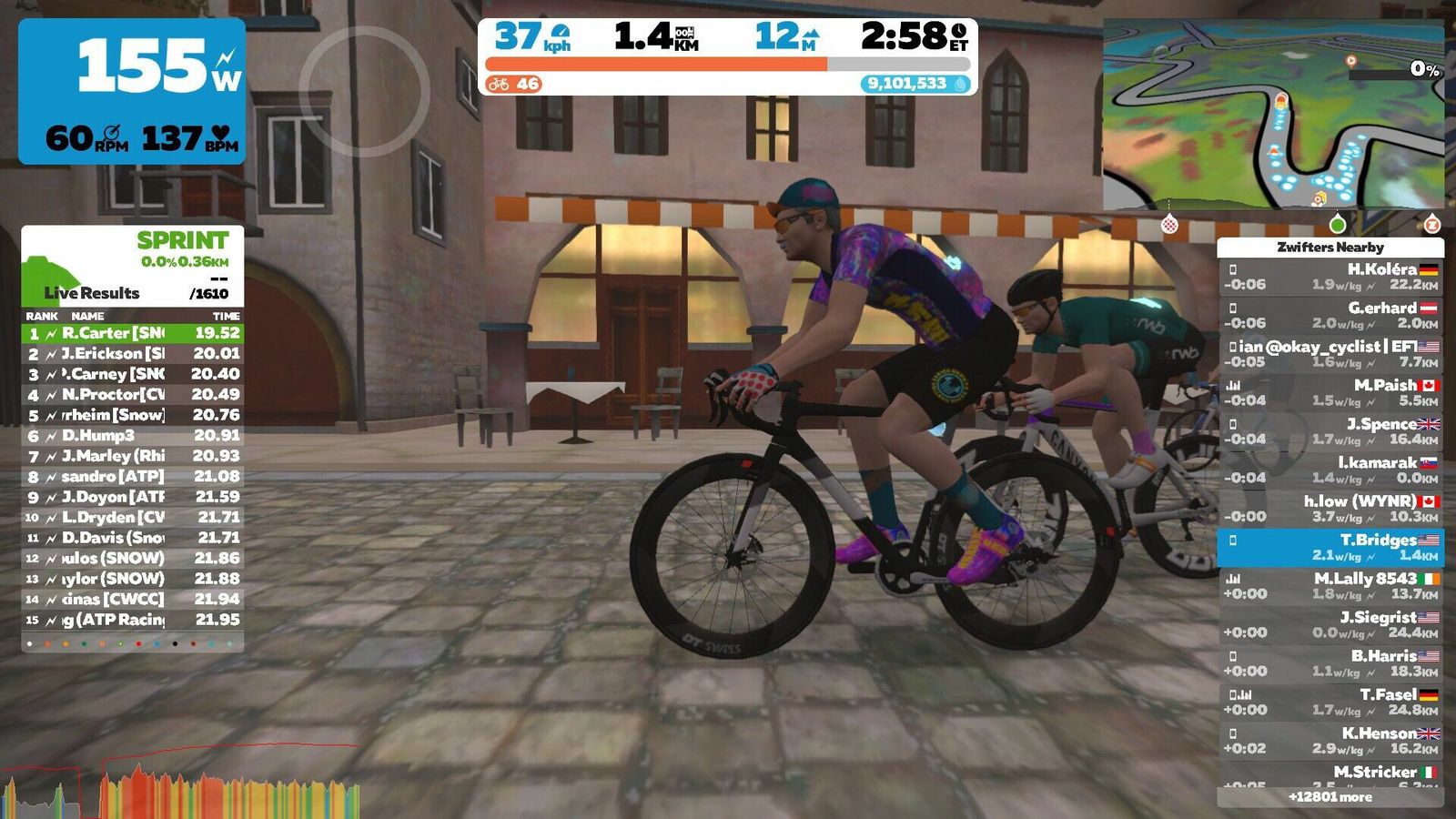
Task: Click K.Henson in the riders list
Action: (x=1330, y=741)
